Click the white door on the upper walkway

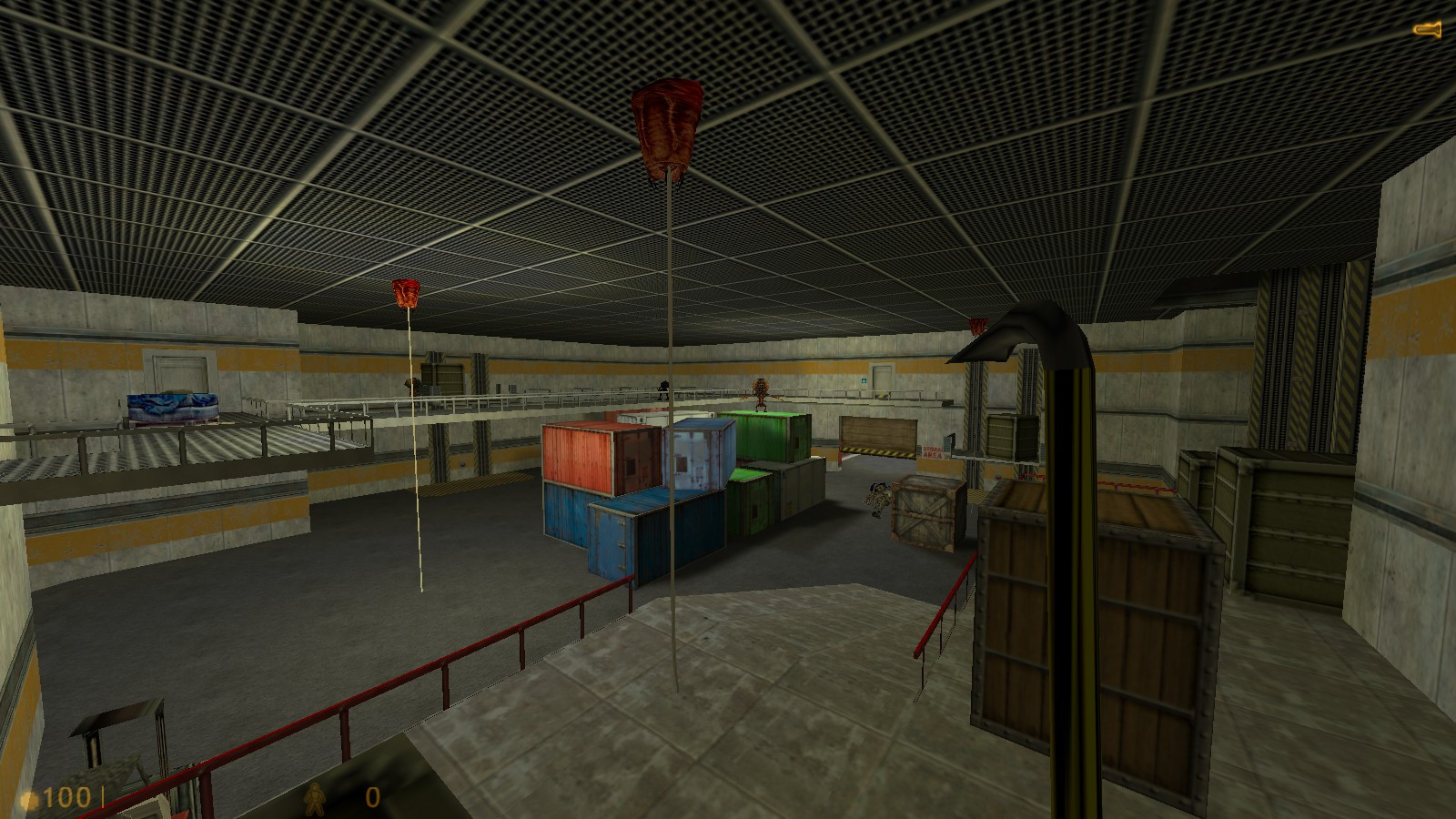pos(883,376)
